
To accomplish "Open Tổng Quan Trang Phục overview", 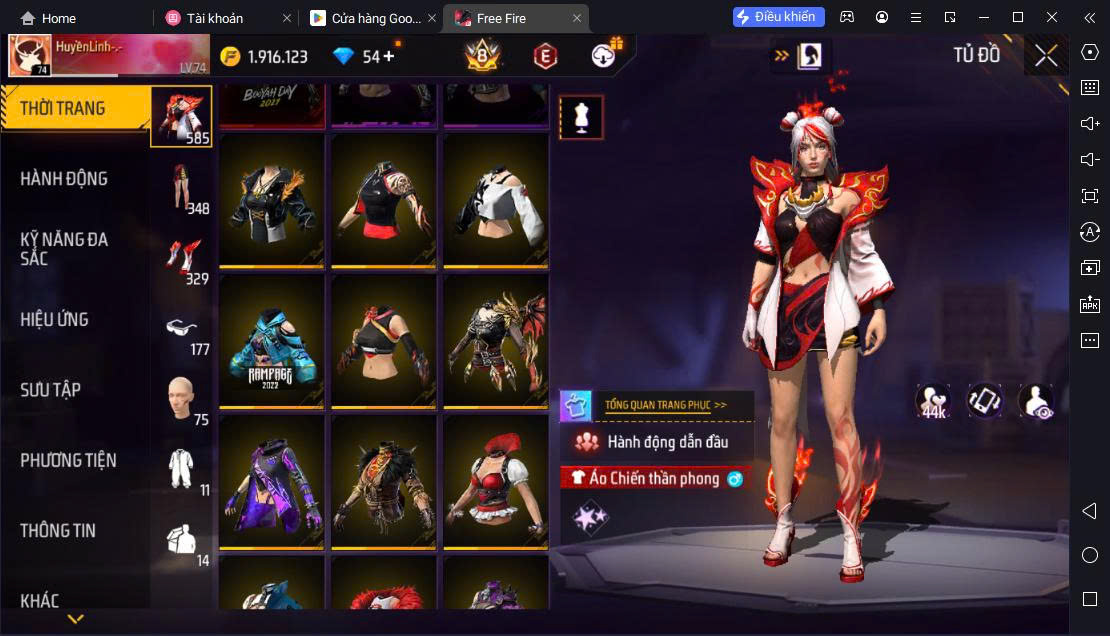I will click(x=665, y=405).
